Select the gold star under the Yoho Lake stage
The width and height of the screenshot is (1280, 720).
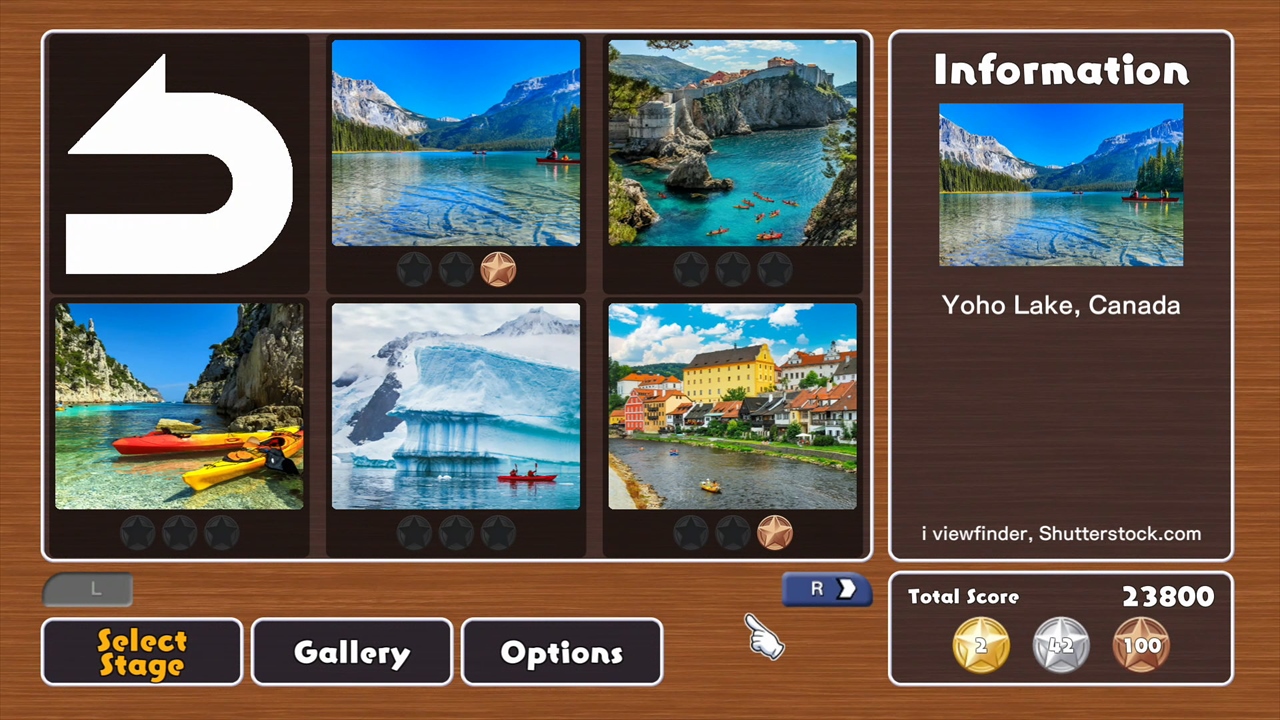[497, 267]
